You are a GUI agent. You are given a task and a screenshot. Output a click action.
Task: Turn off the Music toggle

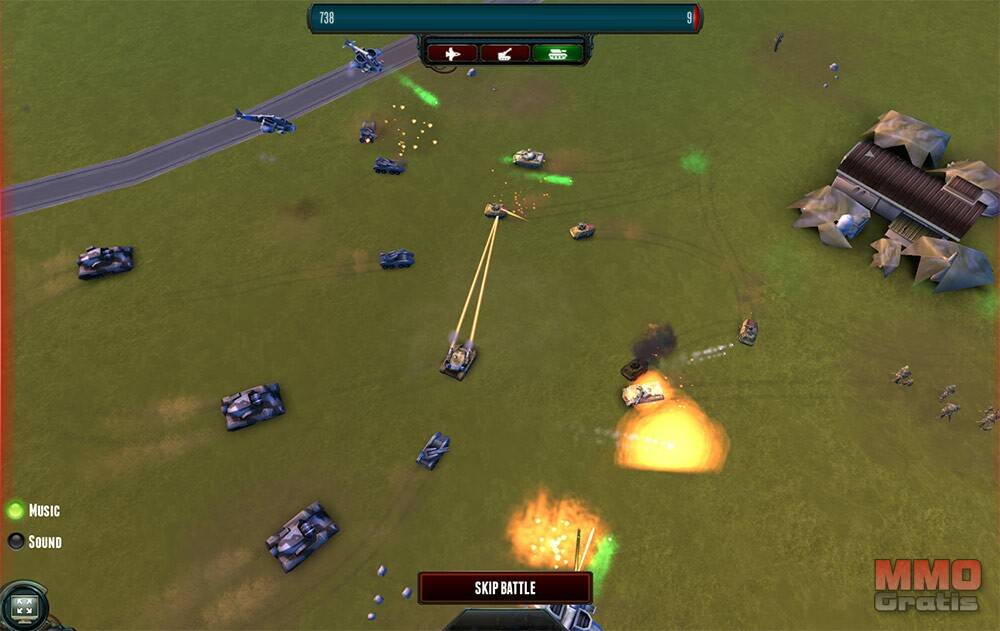(15, 510)
